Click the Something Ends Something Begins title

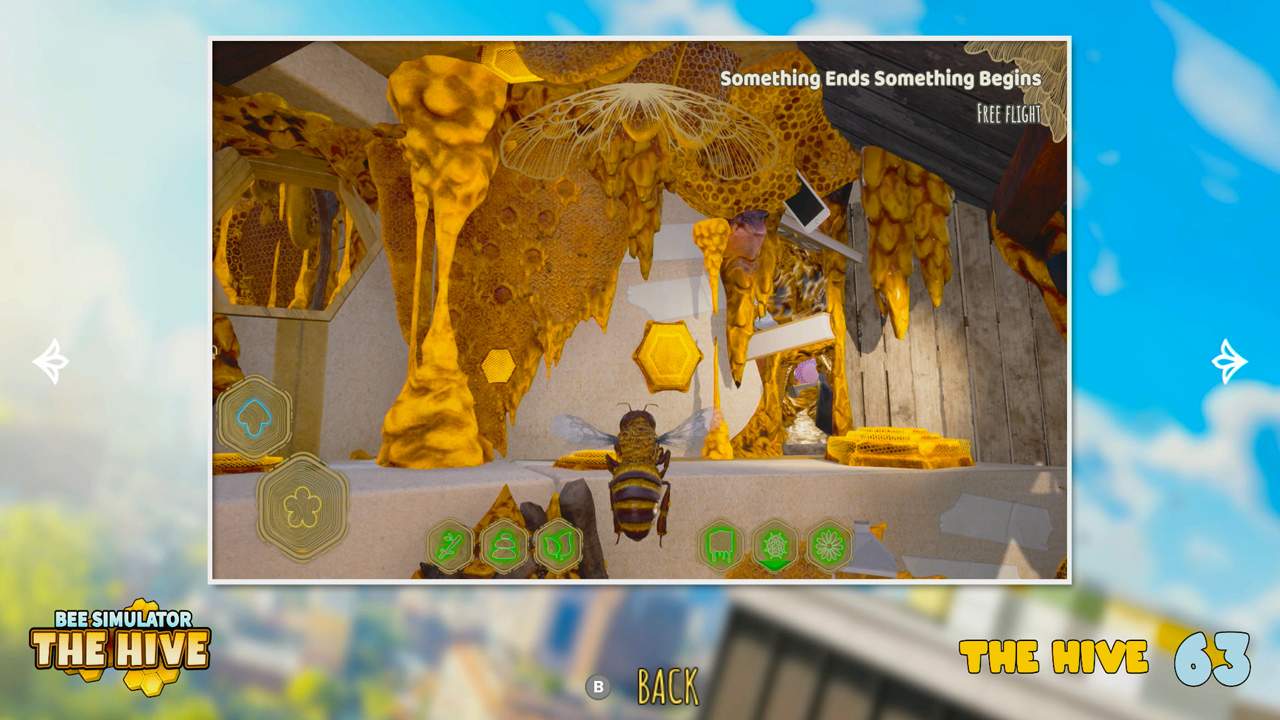[878, 78]
